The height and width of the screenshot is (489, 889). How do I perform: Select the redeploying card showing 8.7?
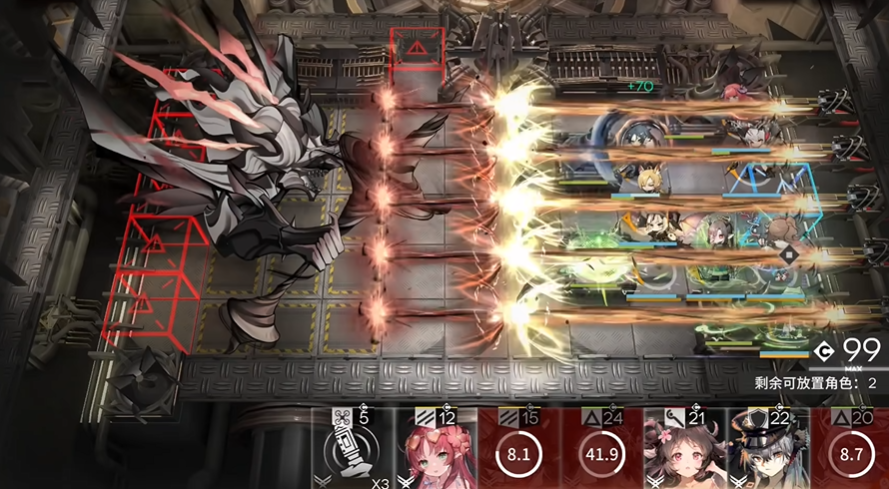852,449
